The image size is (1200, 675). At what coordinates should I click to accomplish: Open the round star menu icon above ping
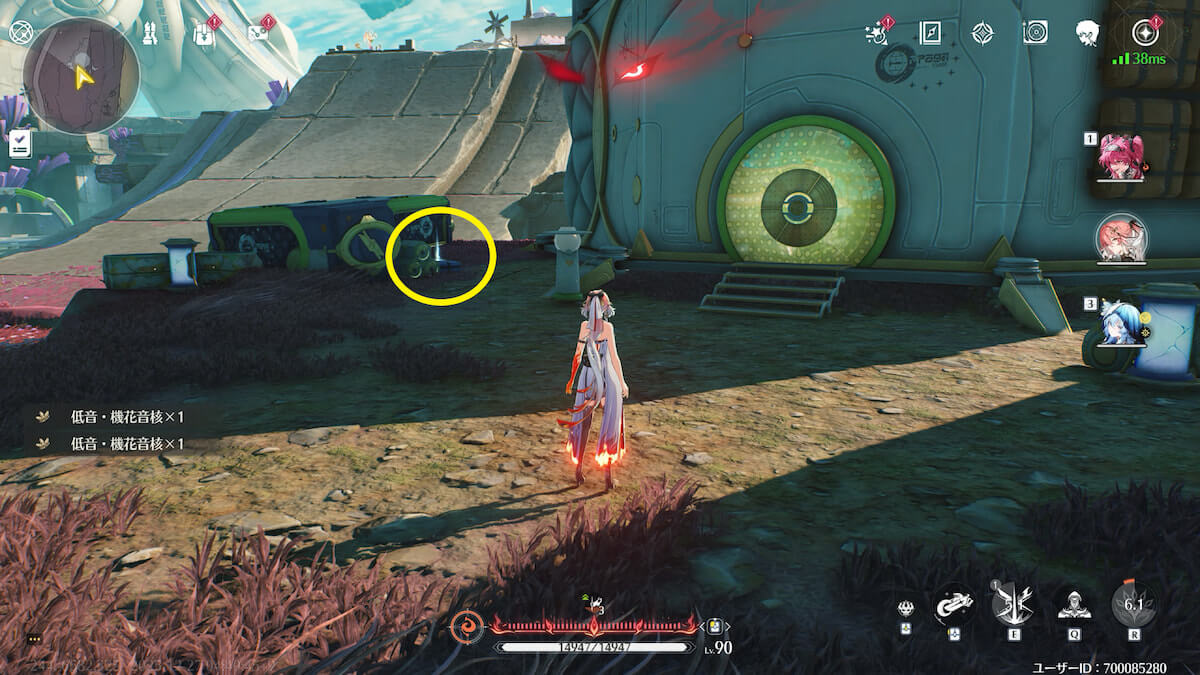[1144, 33]
